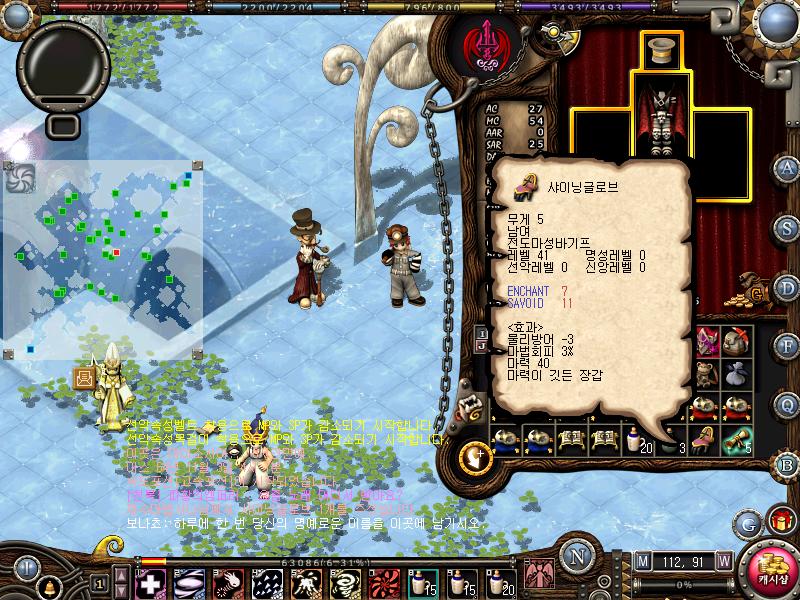Image resolution: width=800 pixels, height=600 pixels.
Task: Click the round S menu button
Action: pos(787,227)
